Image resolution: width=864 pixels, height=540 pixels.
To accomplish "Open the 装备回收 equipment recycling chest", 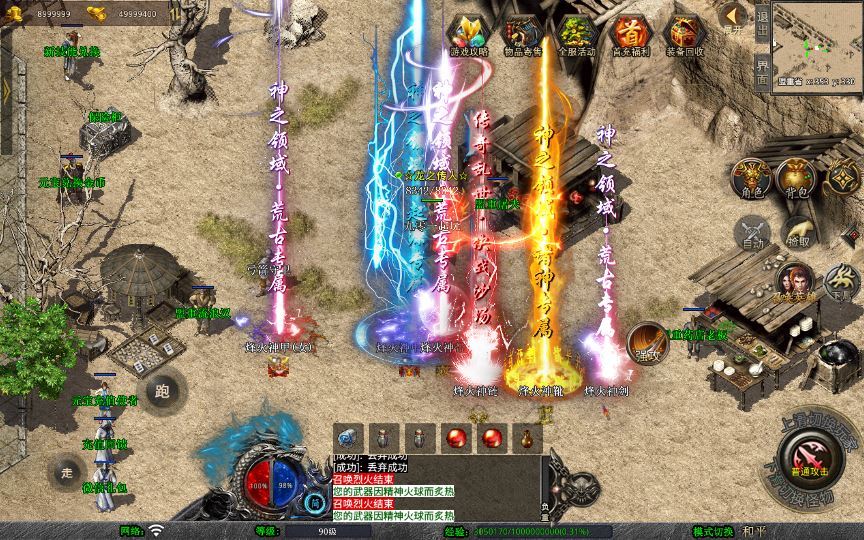I will point(685,36).
